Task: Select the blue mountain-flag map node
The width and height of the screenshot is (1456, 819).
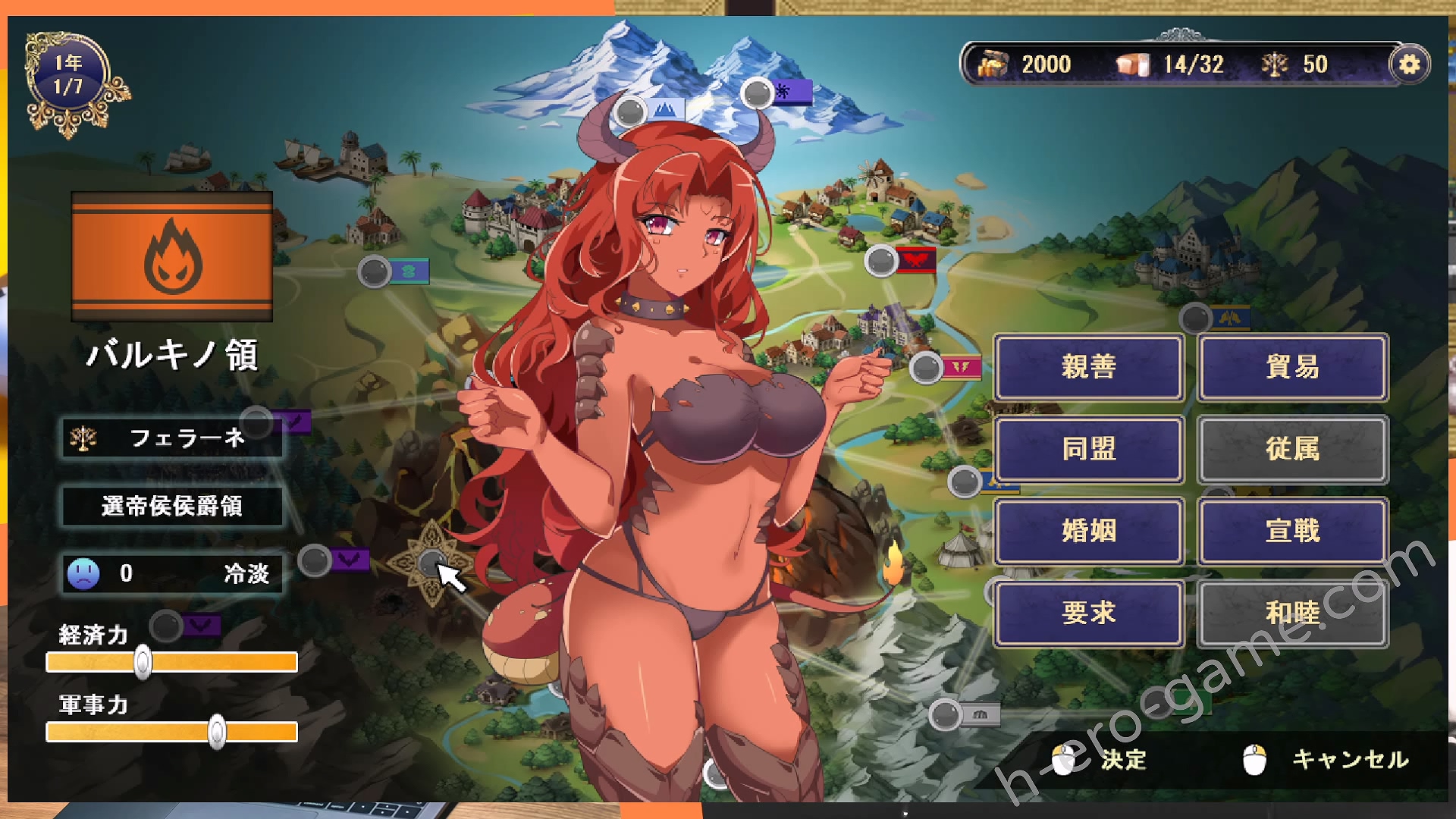Action: click(x=631, y=111)
